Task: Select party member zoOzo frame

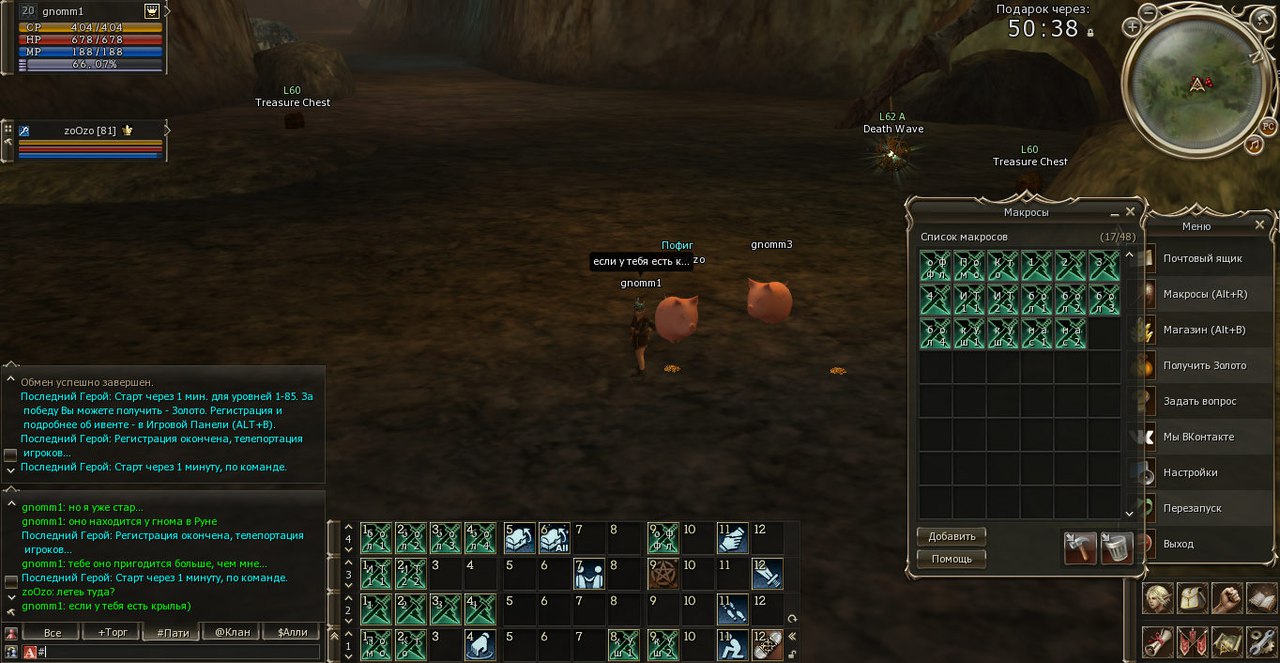Action: pyautogui.click(x=90, y=131)
